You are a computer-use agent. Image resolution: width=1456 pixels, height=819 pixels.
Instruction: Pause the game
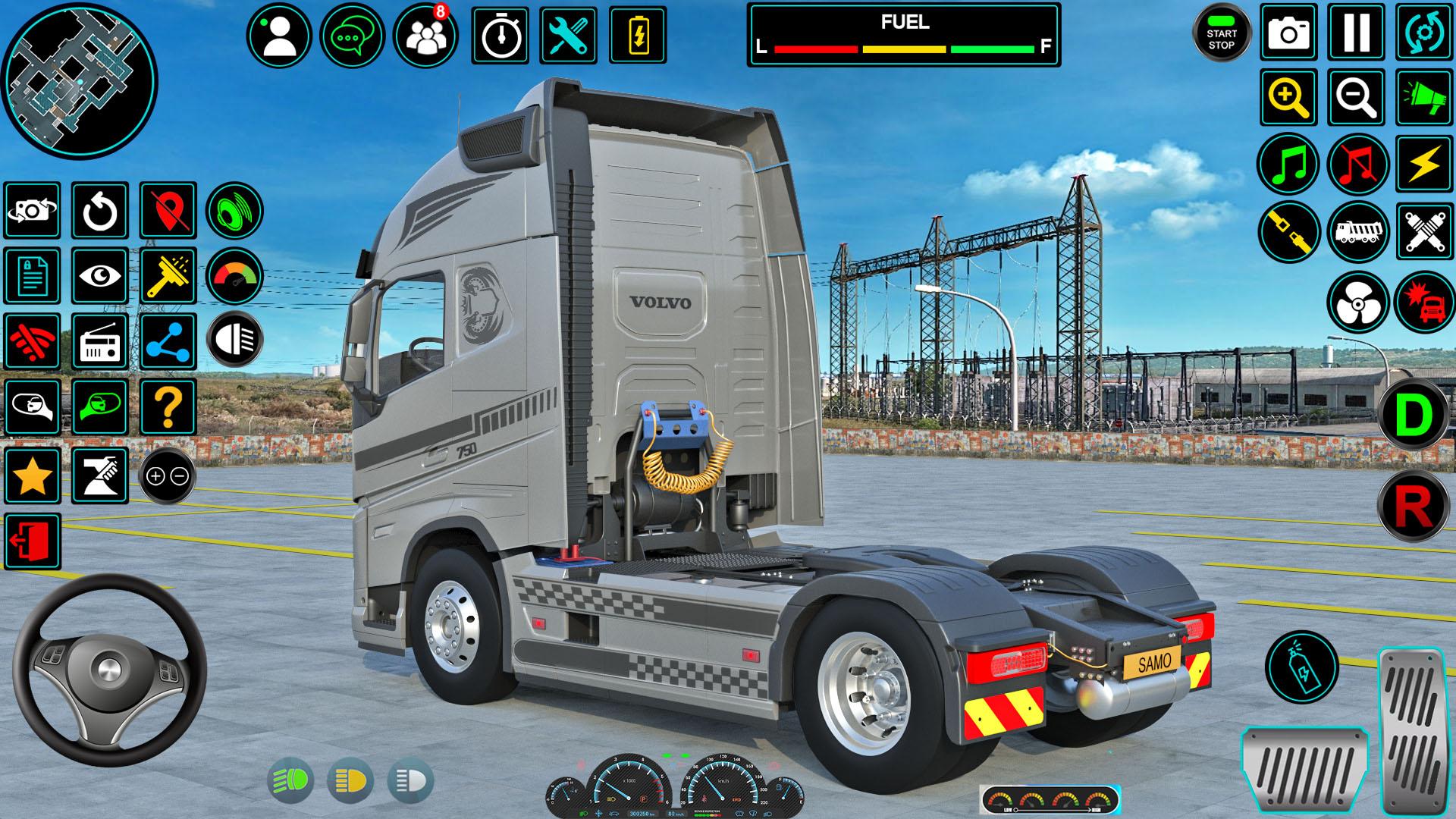click(1356, 32)
